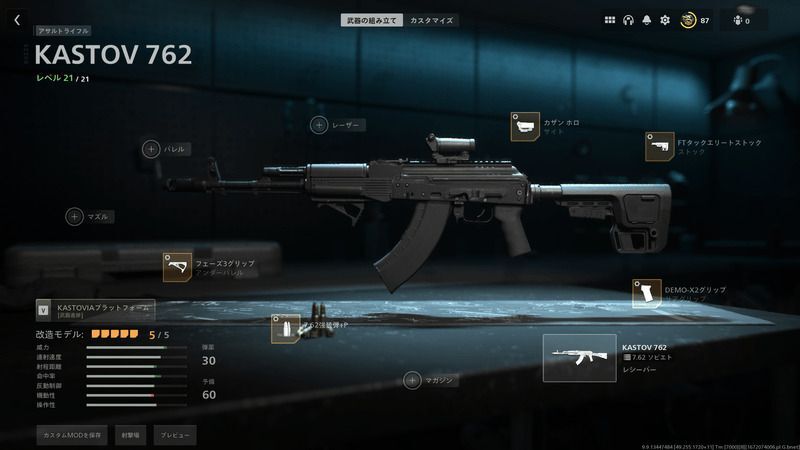Add a マズル attachment
The image size is (800, 450).
pos(75,216)
